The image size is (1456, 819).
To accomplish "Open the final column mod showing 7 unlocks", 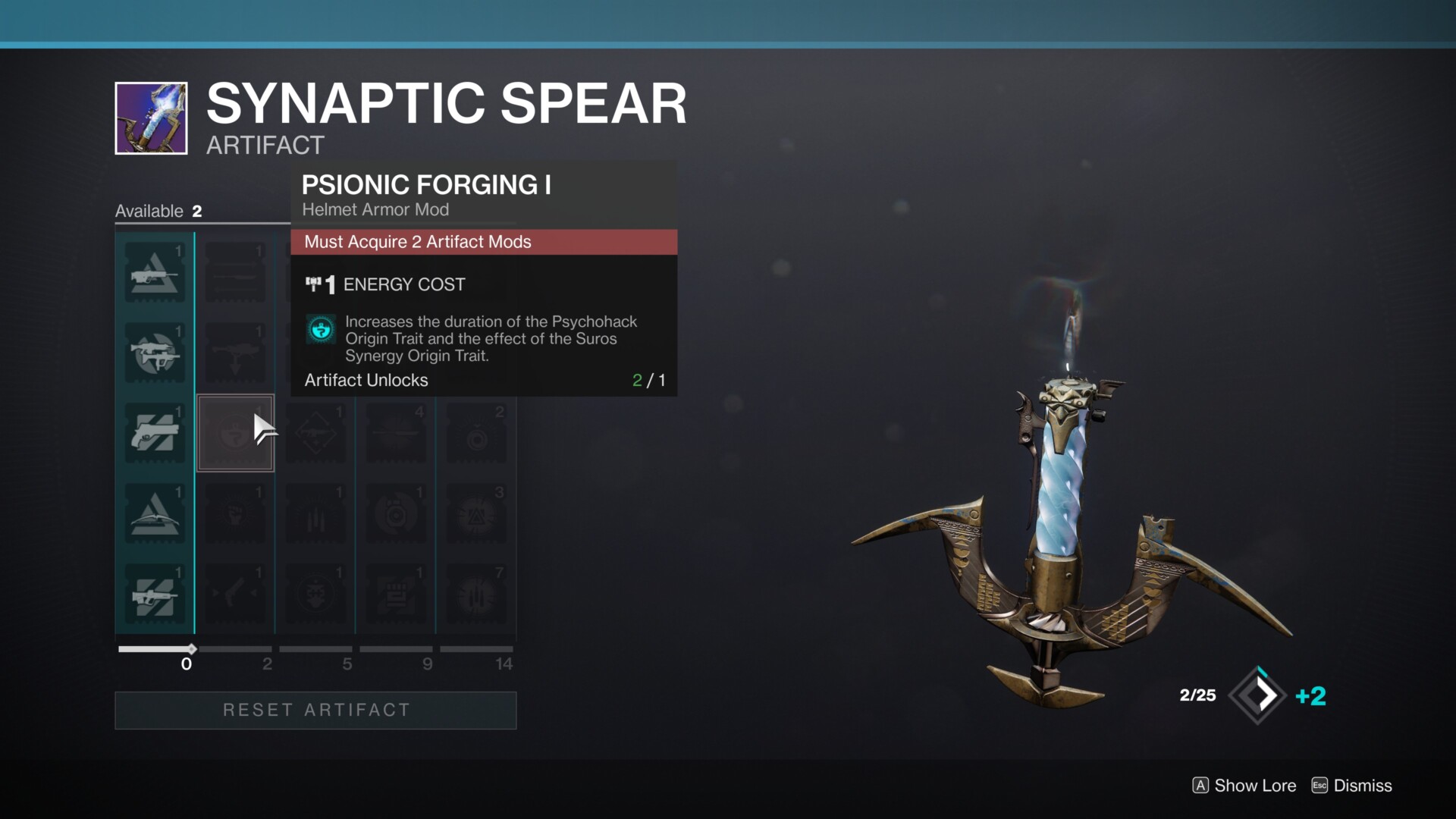I will pos(477,594).
